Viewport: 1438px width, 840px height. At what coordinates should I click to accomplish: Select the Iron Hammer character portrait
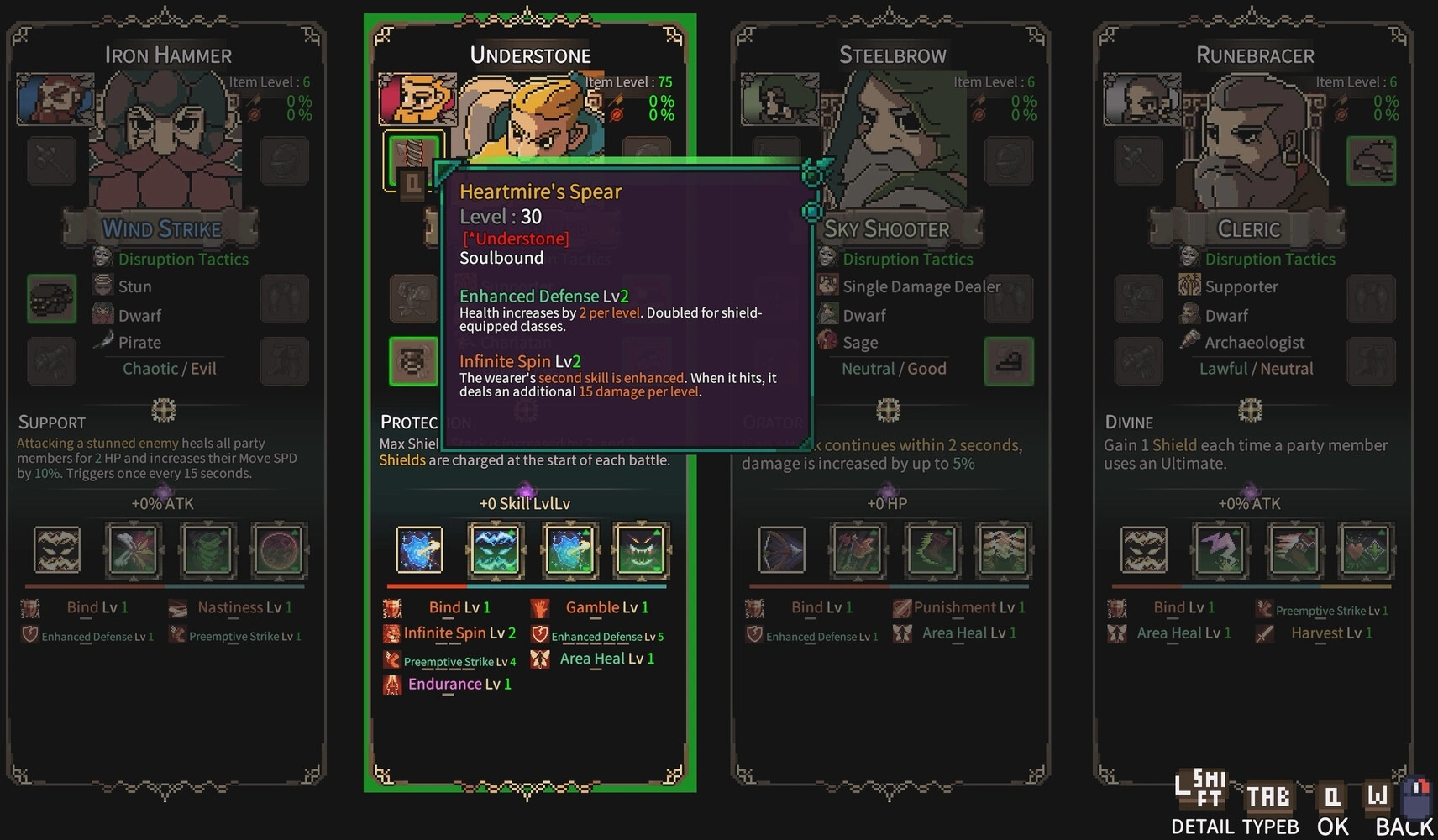pos(55,99)
